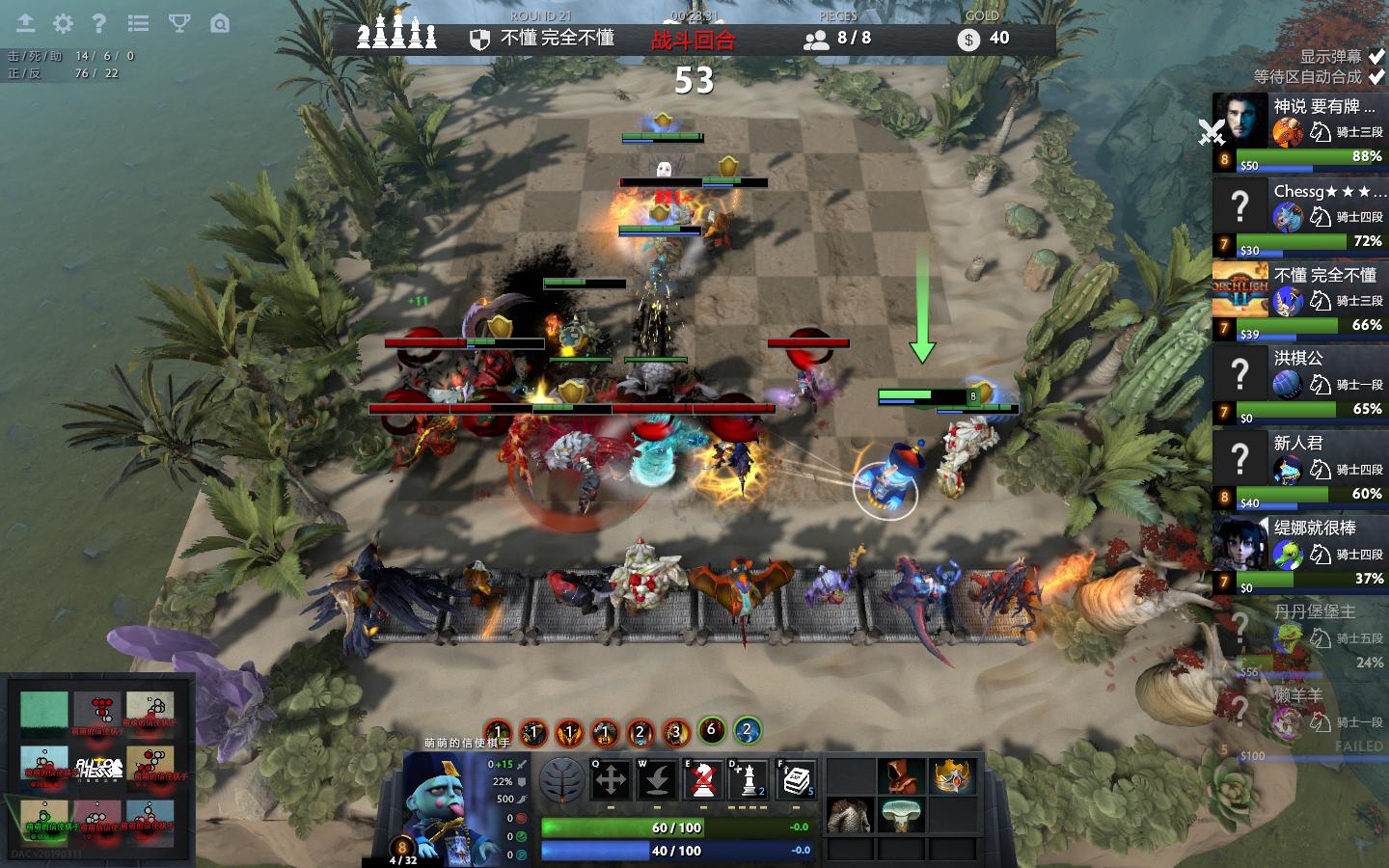Select the golden crown inventory item
The height and width of the screenshot is (868, 1389).
951,775
